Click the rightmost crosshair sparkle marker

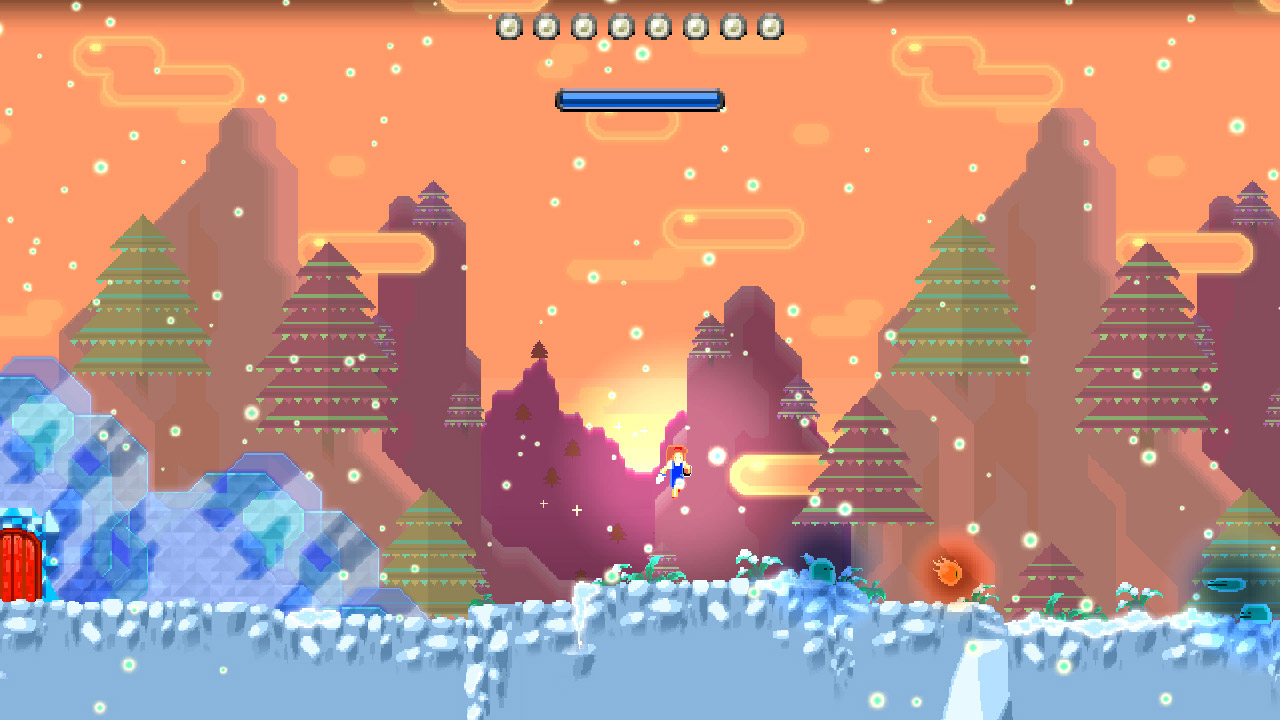[577, 510]
